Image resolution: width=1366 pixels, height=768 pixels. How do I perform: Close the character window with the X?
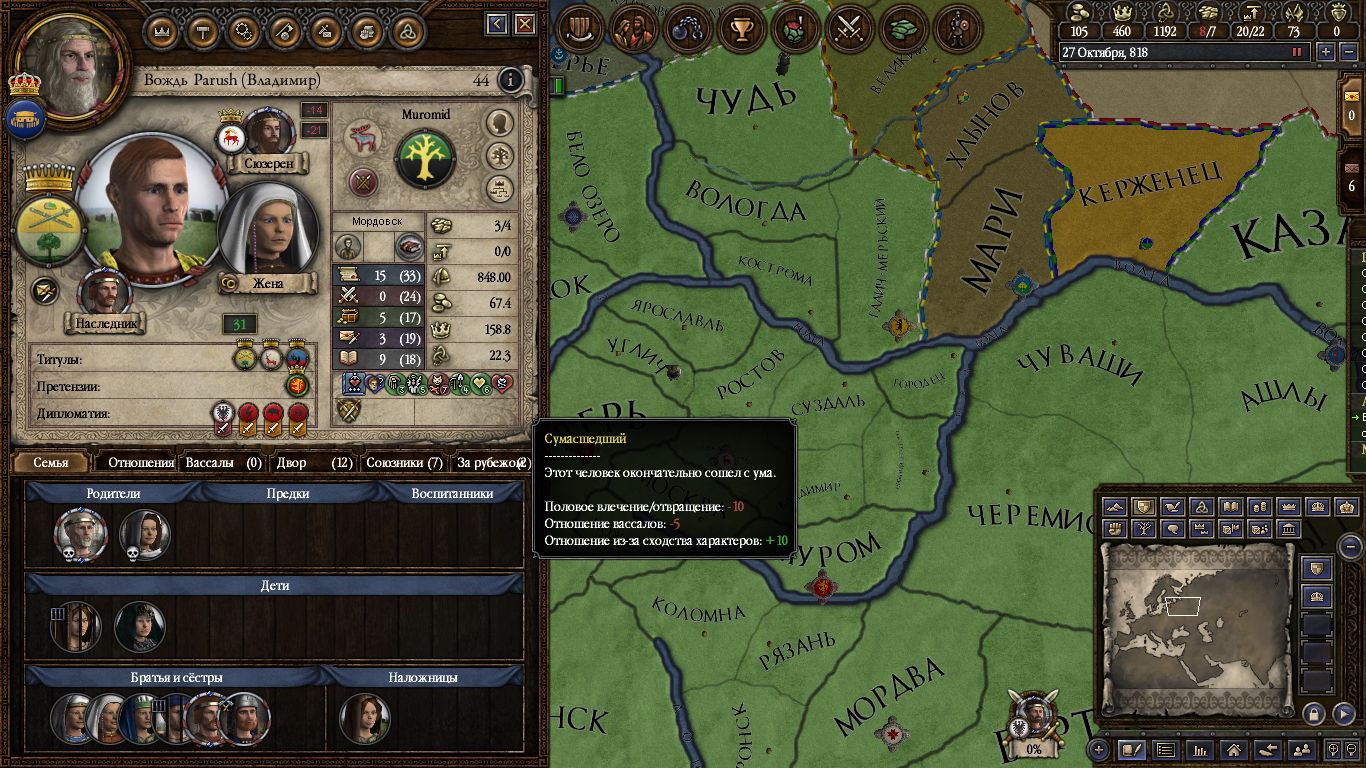coord(522,24)
